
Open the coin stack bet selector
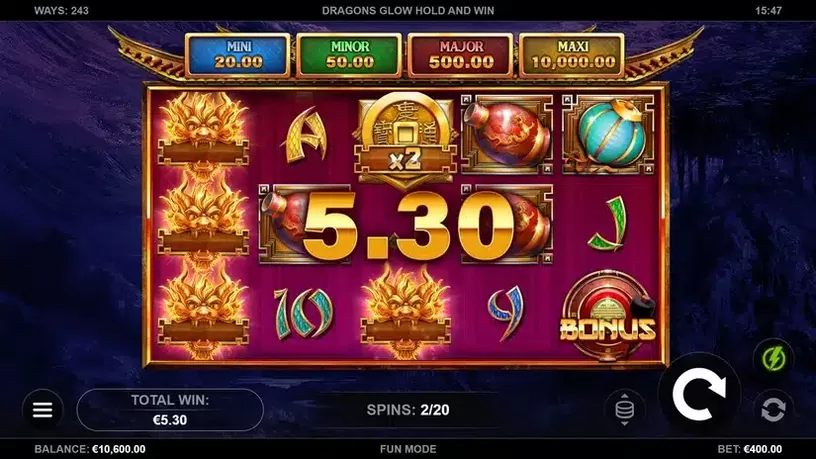point(625,409)
